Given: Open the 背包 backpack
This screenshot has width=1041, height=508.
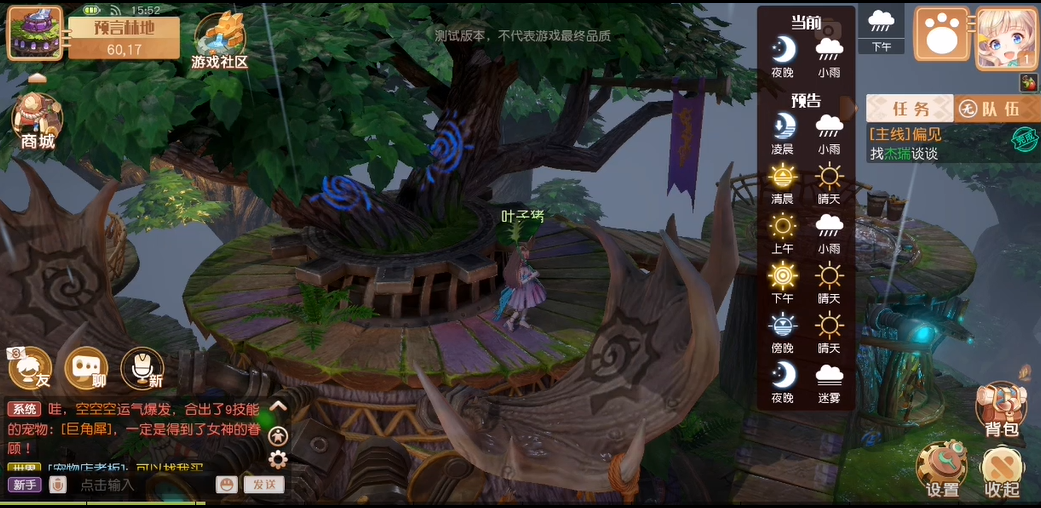Looking at the screenshot, I should coord(1000,410).
